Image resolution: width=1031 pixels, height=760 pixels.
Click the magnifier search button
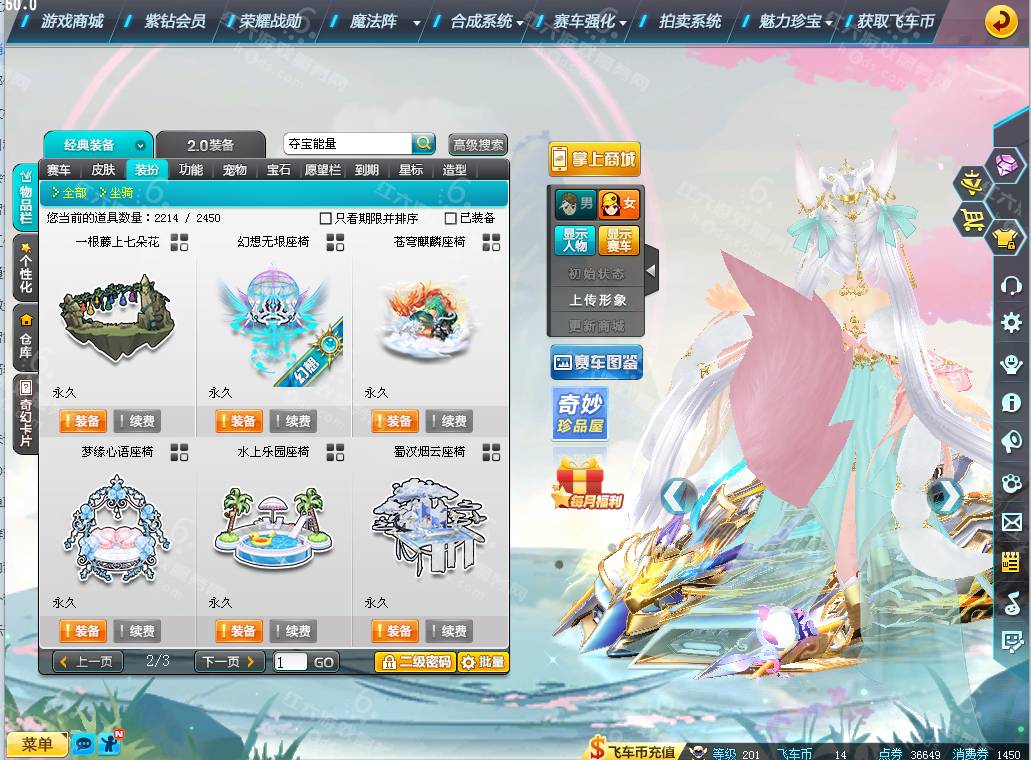(424, 144)
